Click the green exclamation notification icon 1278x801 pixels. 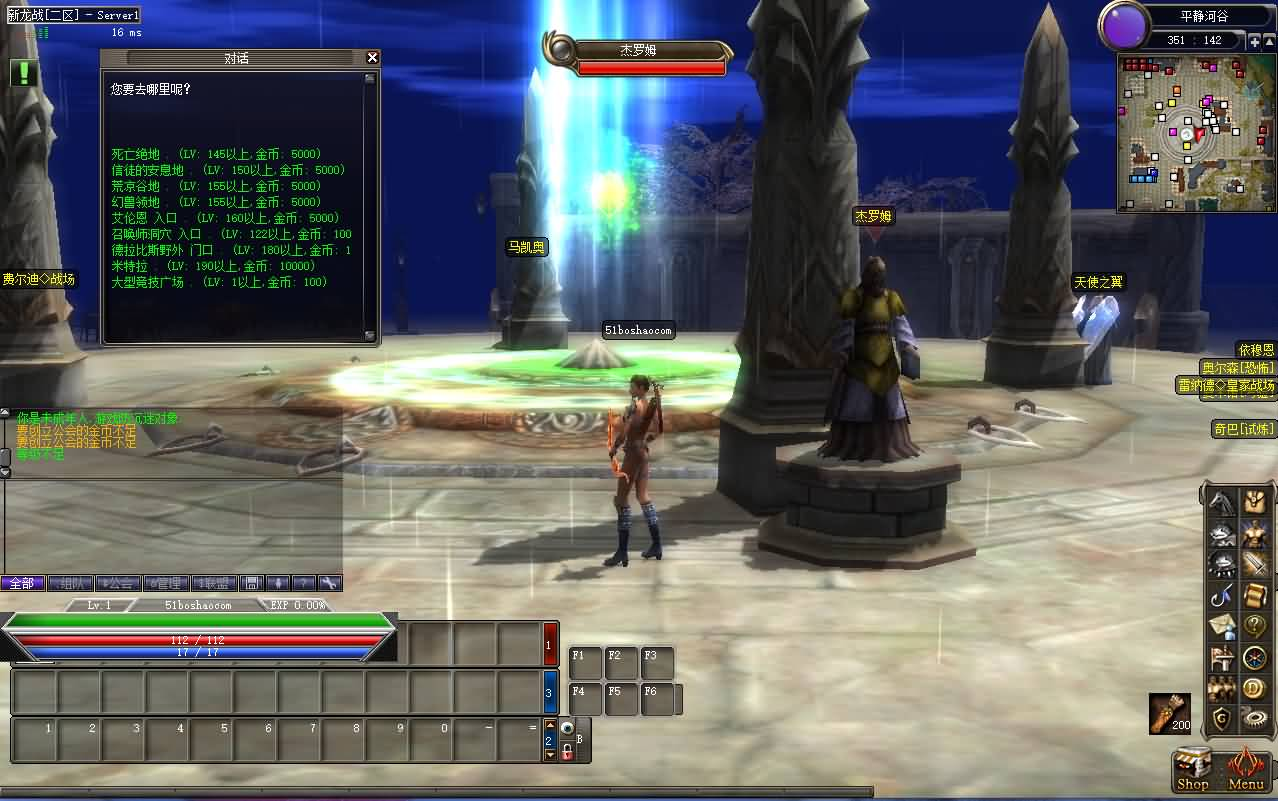[x=25, y=73]
